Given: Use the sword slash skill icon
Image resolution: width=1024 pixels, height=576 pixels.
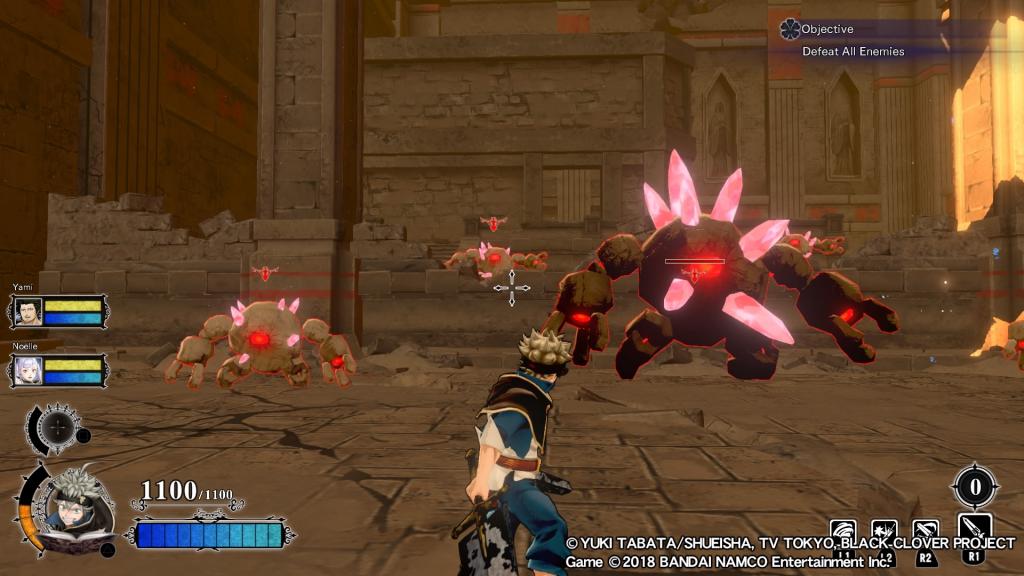Looking at the screenshot, I should coord(926,531).
